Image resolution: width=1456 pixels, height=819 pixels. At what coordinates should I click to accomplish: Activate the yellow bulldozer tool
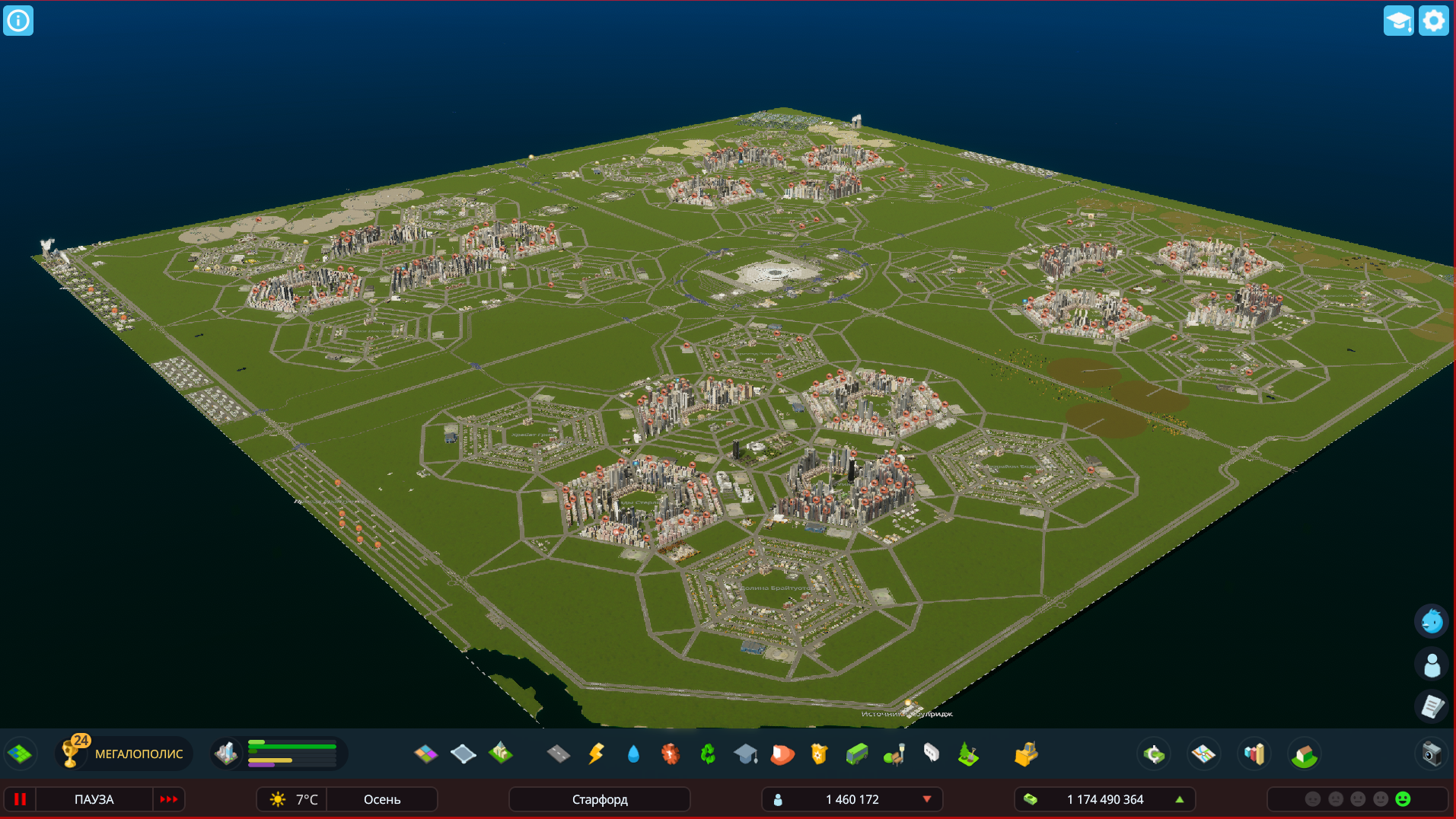(1025, 754)
